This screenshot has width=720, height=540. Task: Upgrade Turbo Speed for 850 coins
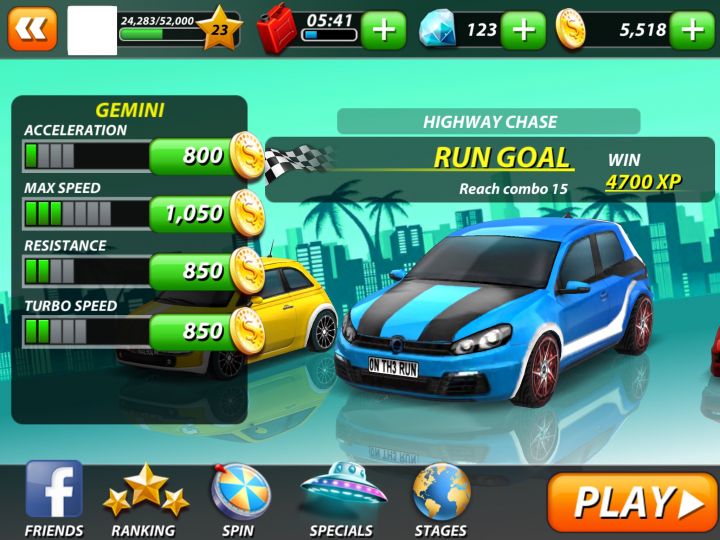click(205, 330)
